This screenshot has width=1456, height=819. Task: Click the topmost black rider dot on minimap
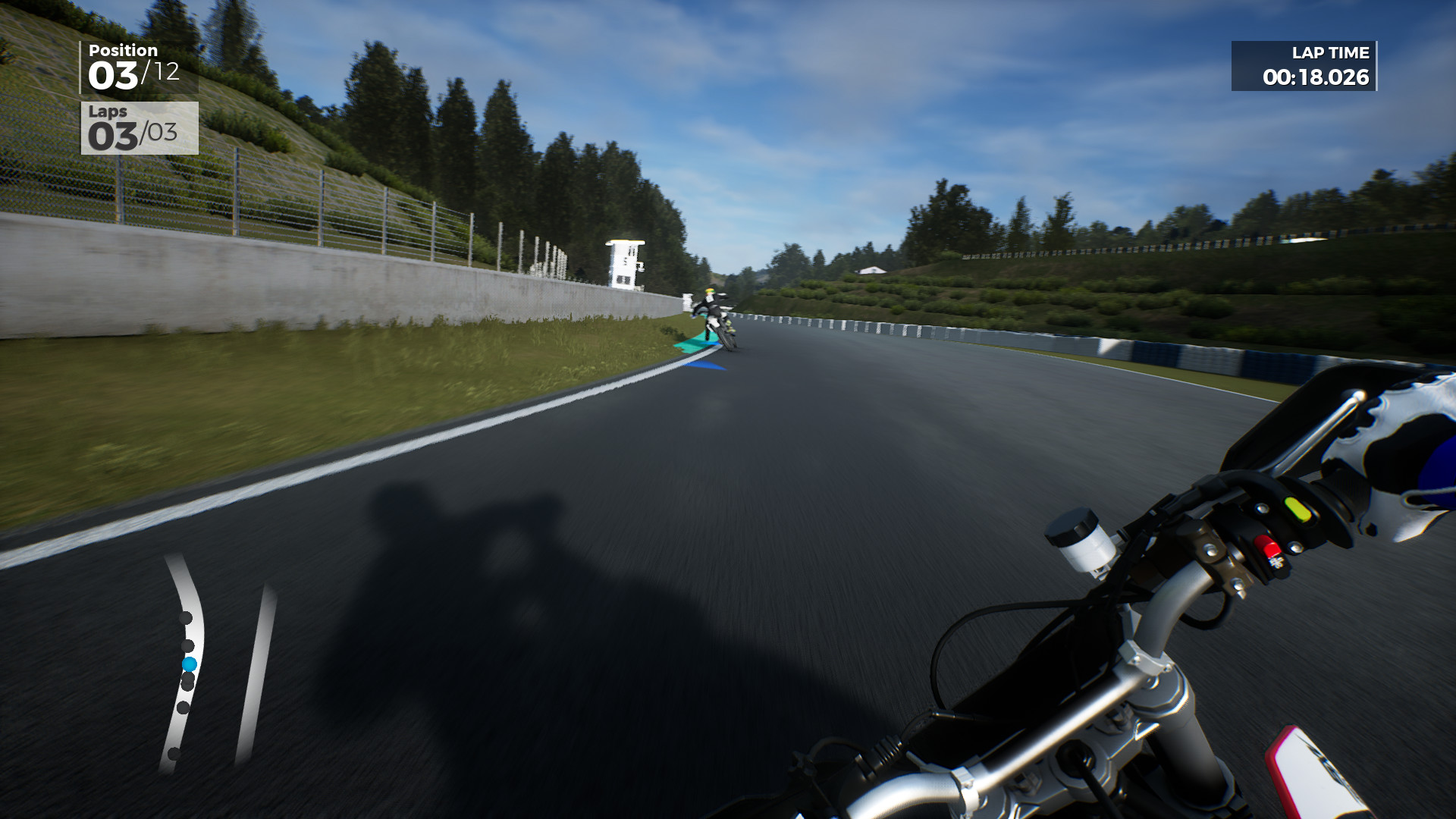pyautogui.click(x=187, y=617)
